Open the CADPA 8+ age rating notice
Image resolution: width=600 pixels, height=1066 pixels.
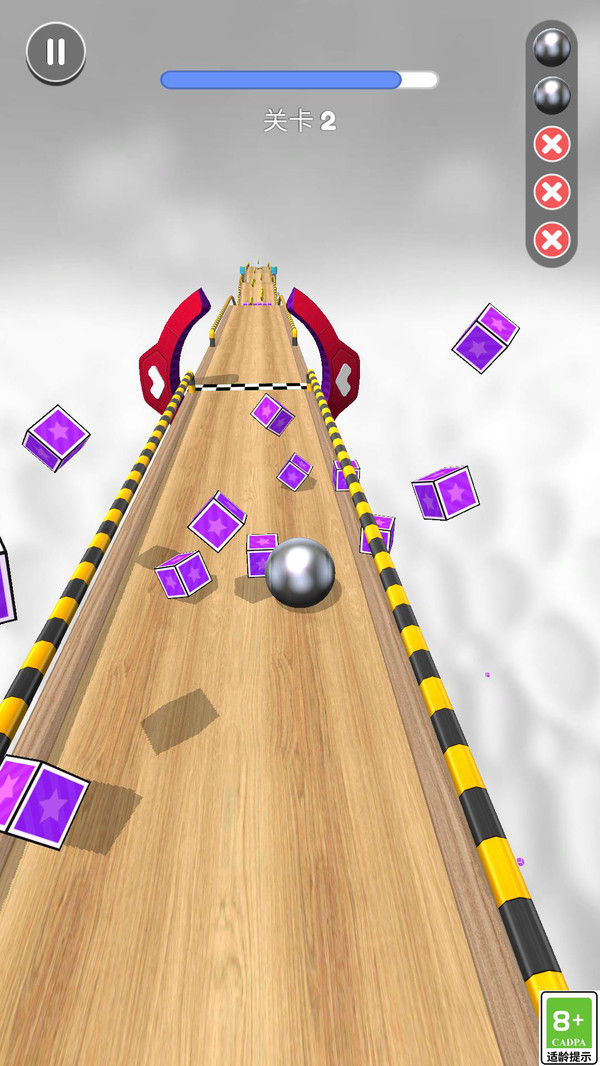tap(568, 1027)
